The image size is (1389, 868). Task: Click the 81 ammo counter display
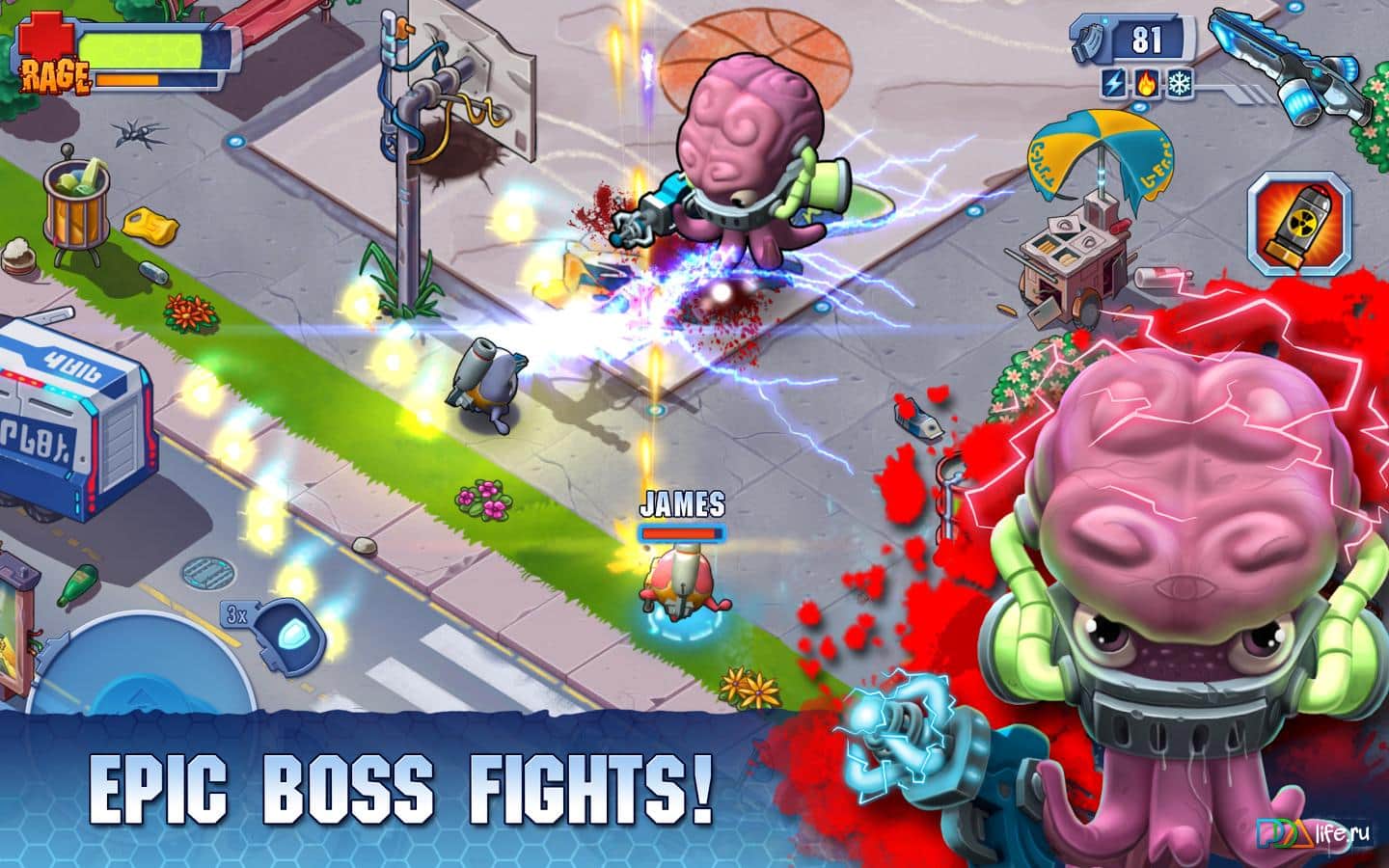coord(1148,40)
